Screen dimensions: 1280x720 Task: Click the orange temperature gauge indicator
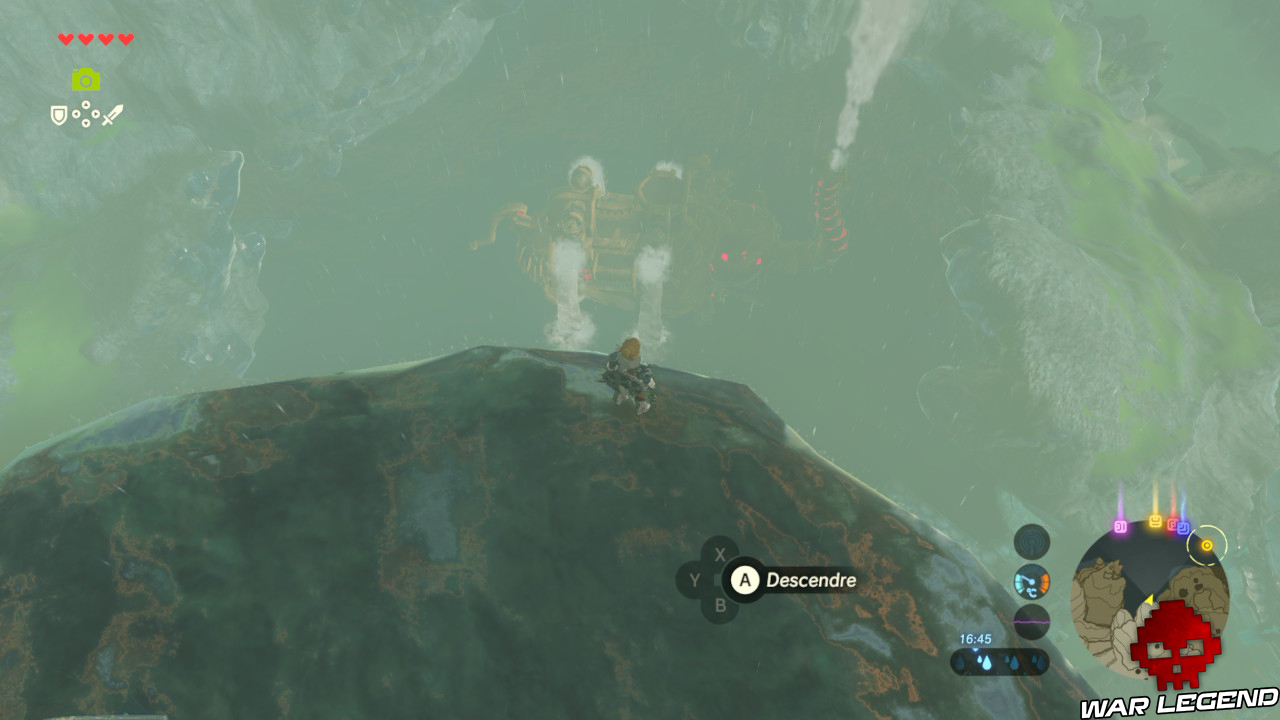point(1030,583)
